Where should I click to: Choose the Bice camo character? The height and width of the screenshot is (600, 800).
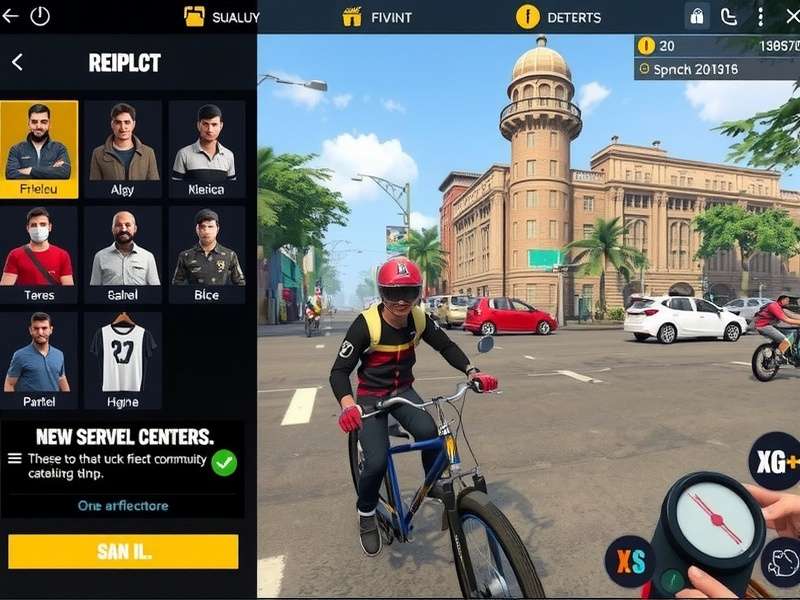pyautogui.click(x=206, y=254)
